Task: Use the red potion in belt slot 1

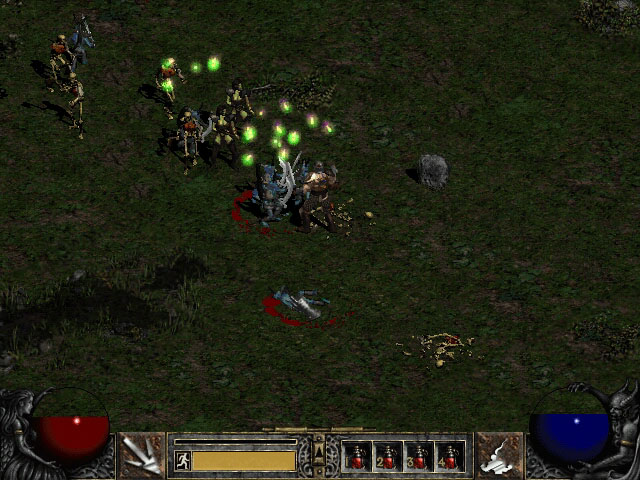Action: point(357,457)
